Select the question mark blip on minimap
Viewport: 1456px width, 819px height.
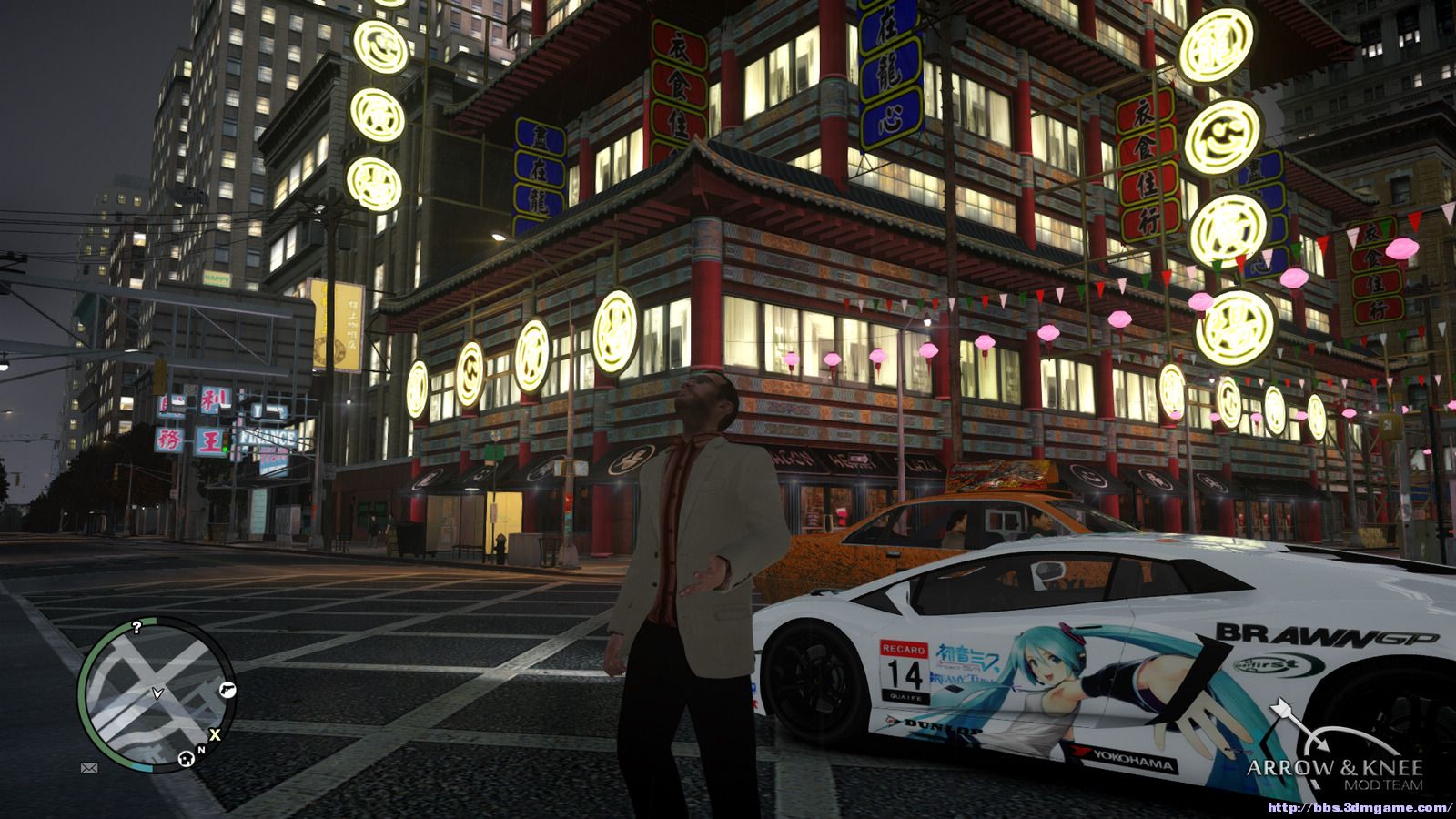pyautogui.click(x=136, y=627)
